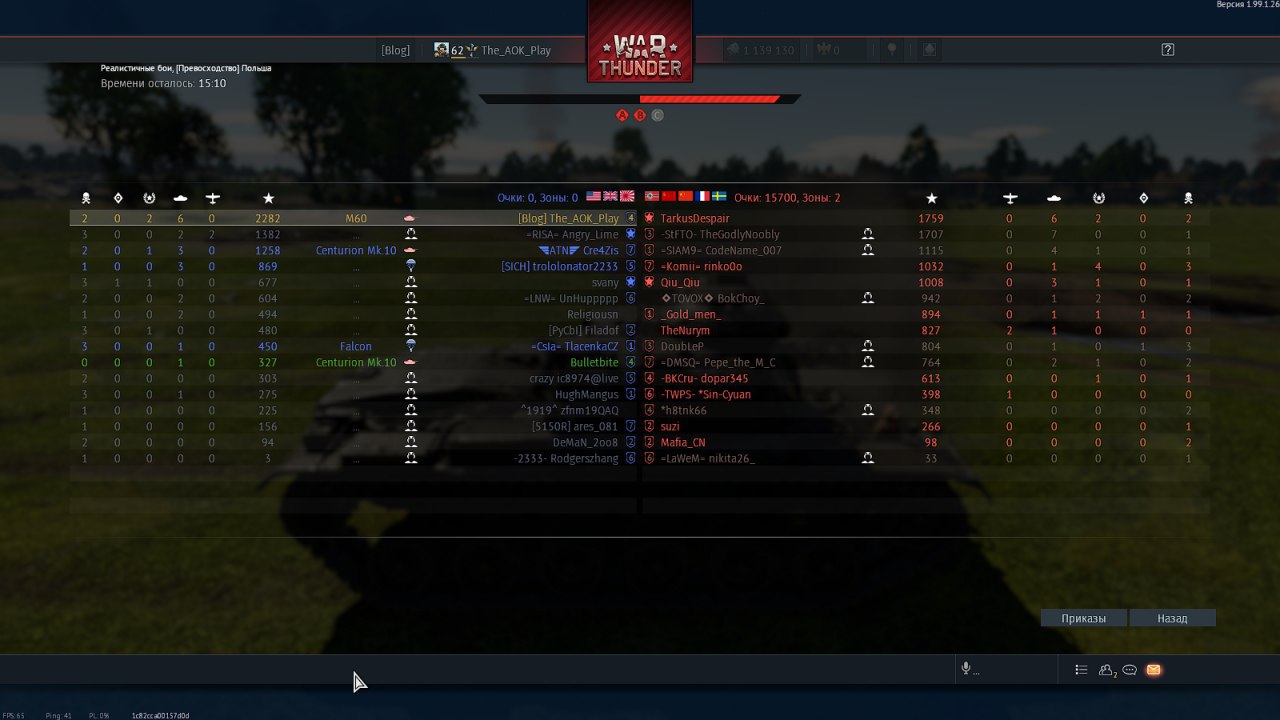Screen dimensions: 1280x720
Task: Open The_AOK_Play profile in top bar
Action: (x=515, y=50)
